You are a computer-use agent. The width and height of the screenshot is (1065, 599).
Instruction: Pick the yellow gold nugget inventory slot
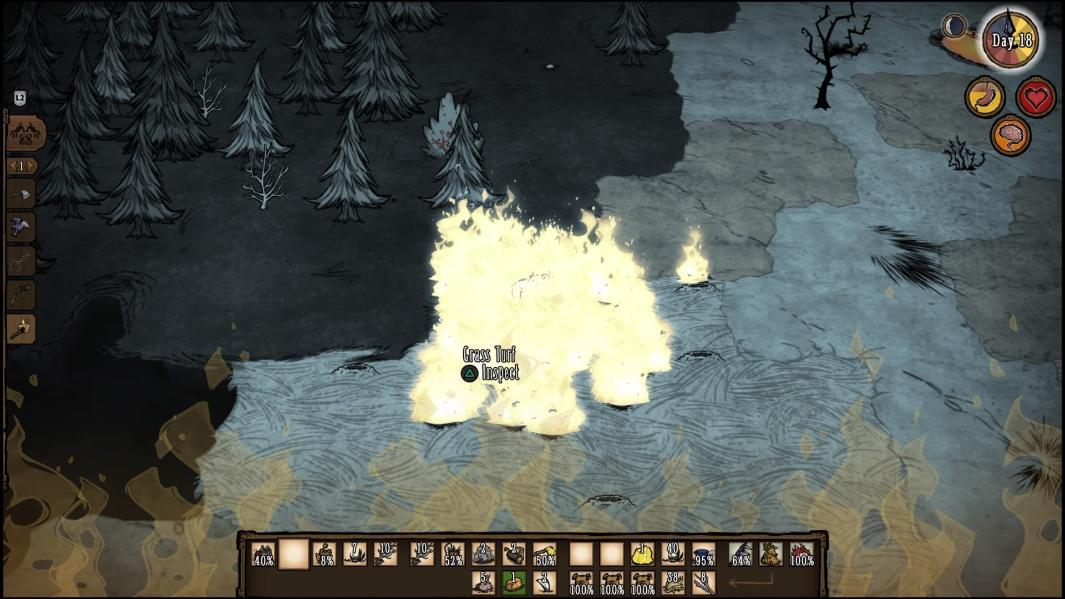(x=642, y=553)
